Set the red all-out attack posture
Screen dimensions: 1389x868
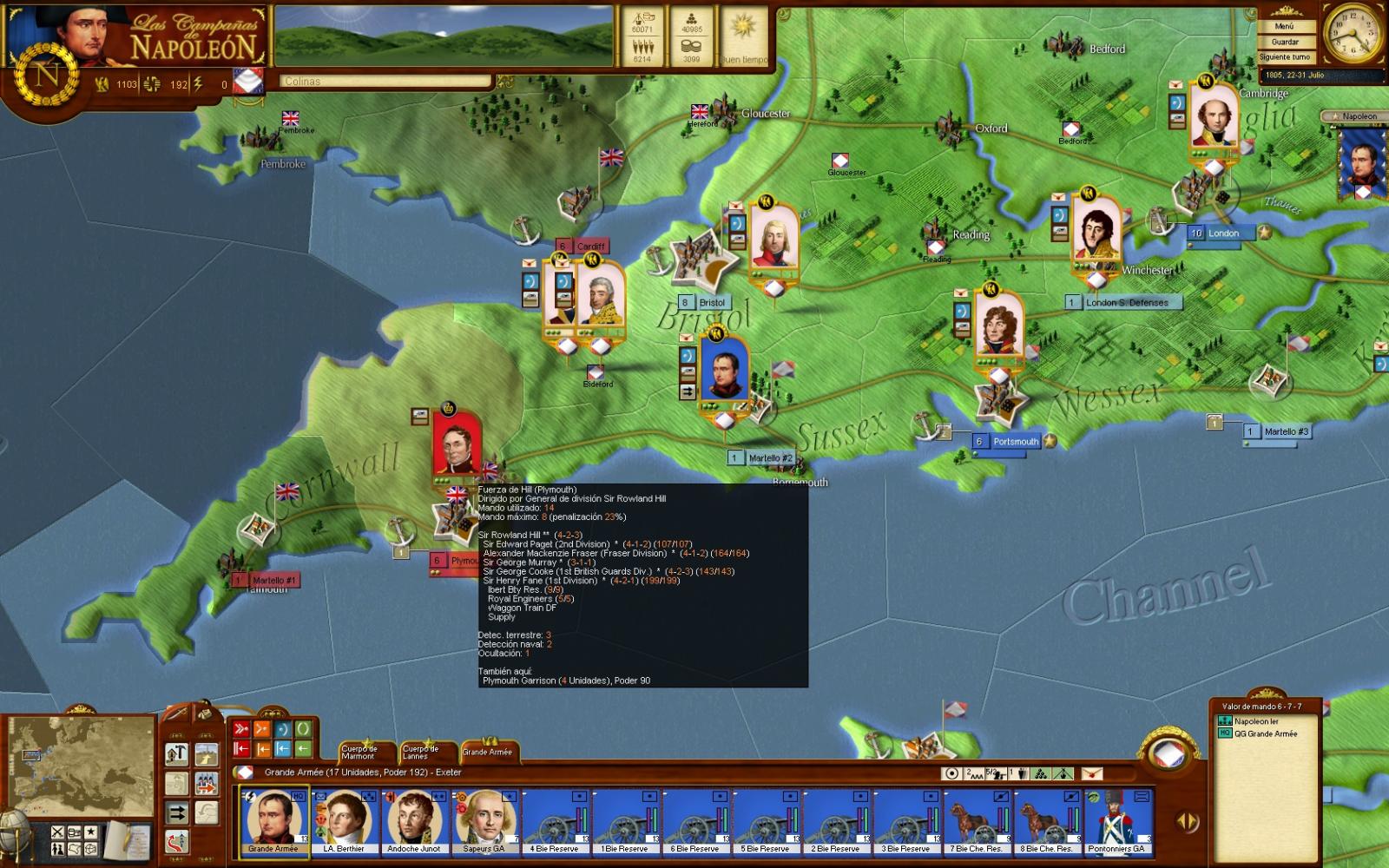tap(240, 729)
